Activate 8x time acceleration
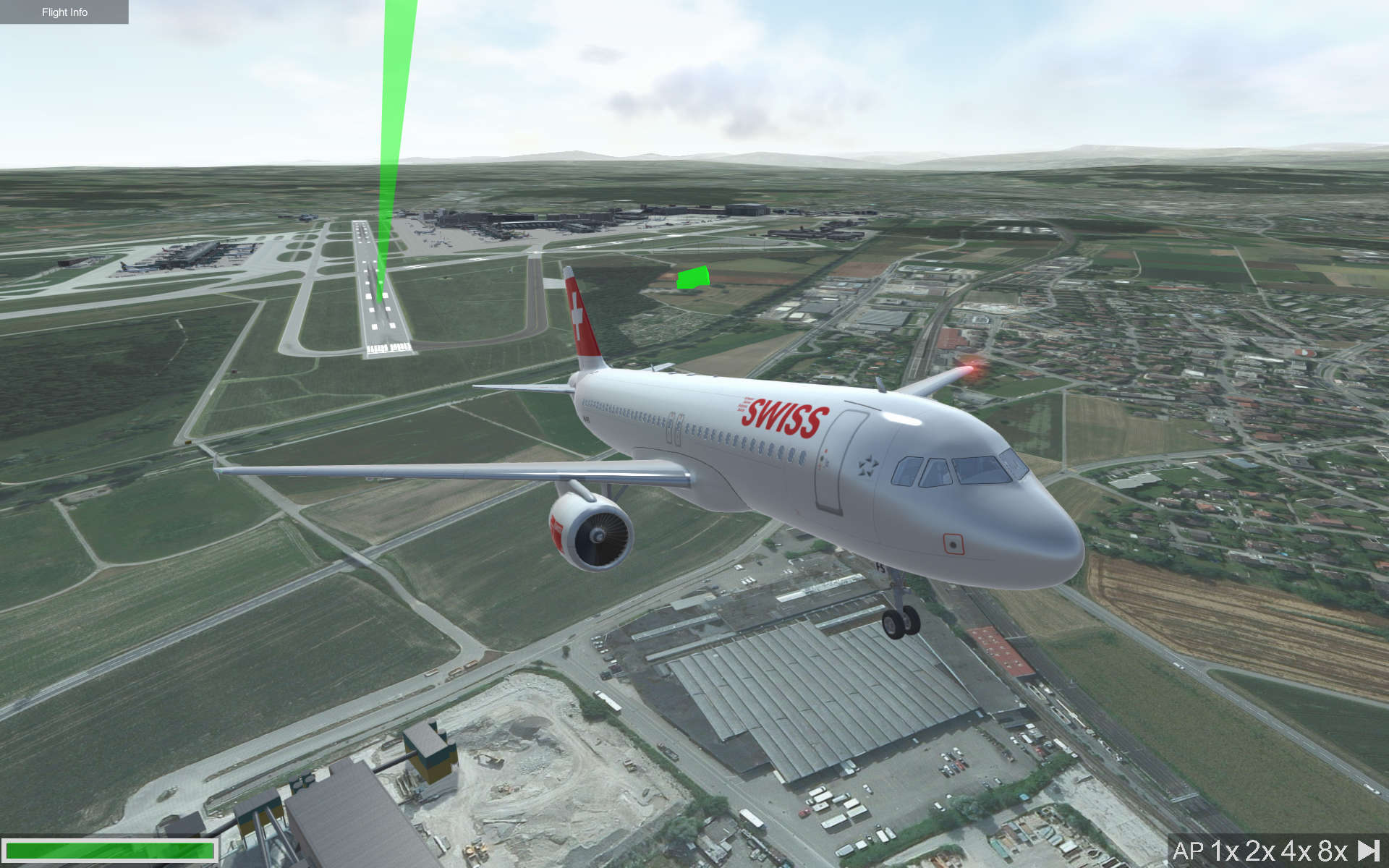The image size is (1389, 868). point(1330,850)
